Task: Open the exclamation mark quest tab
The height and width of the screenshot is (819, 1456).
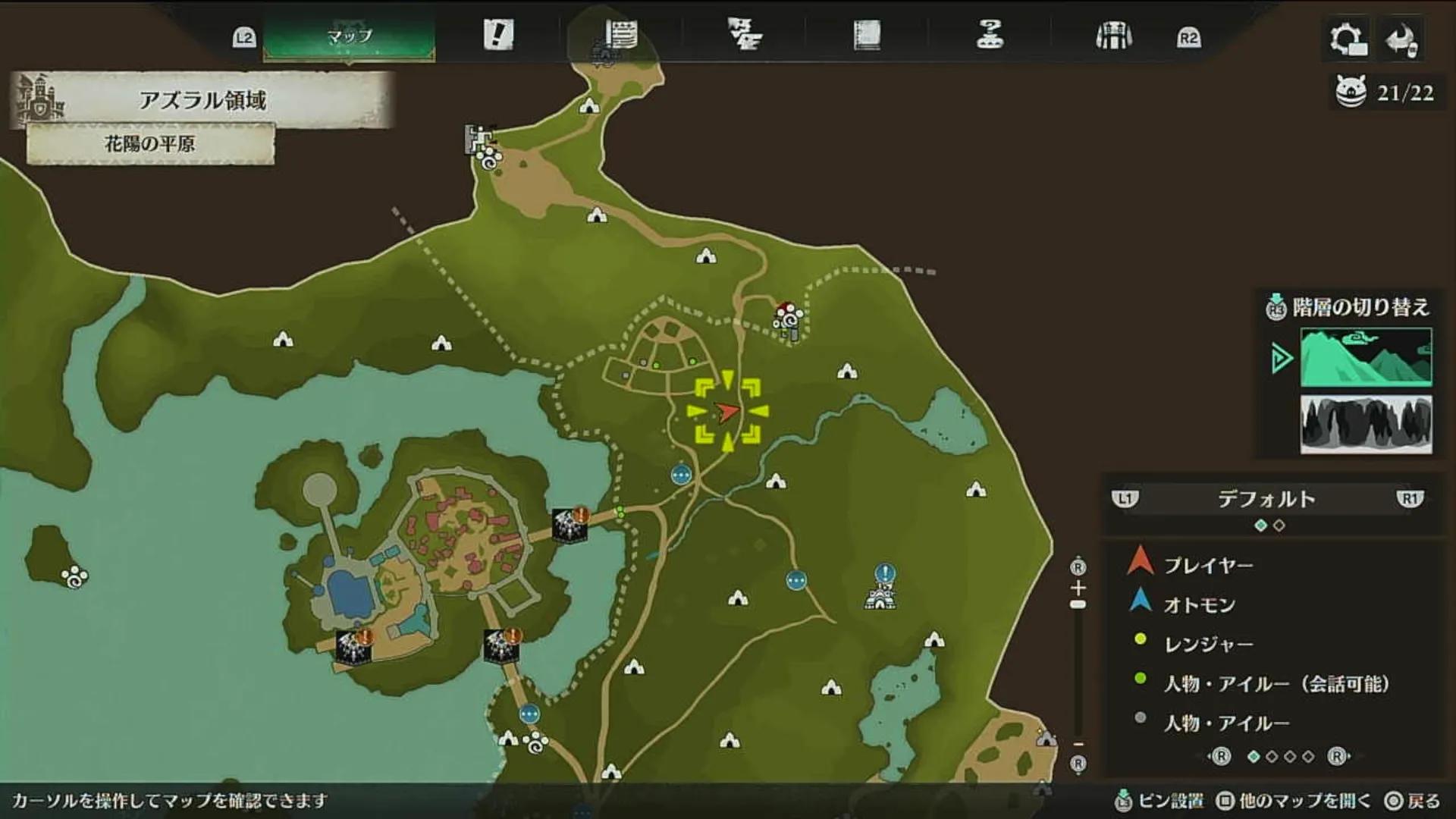Action: [498, 35]
